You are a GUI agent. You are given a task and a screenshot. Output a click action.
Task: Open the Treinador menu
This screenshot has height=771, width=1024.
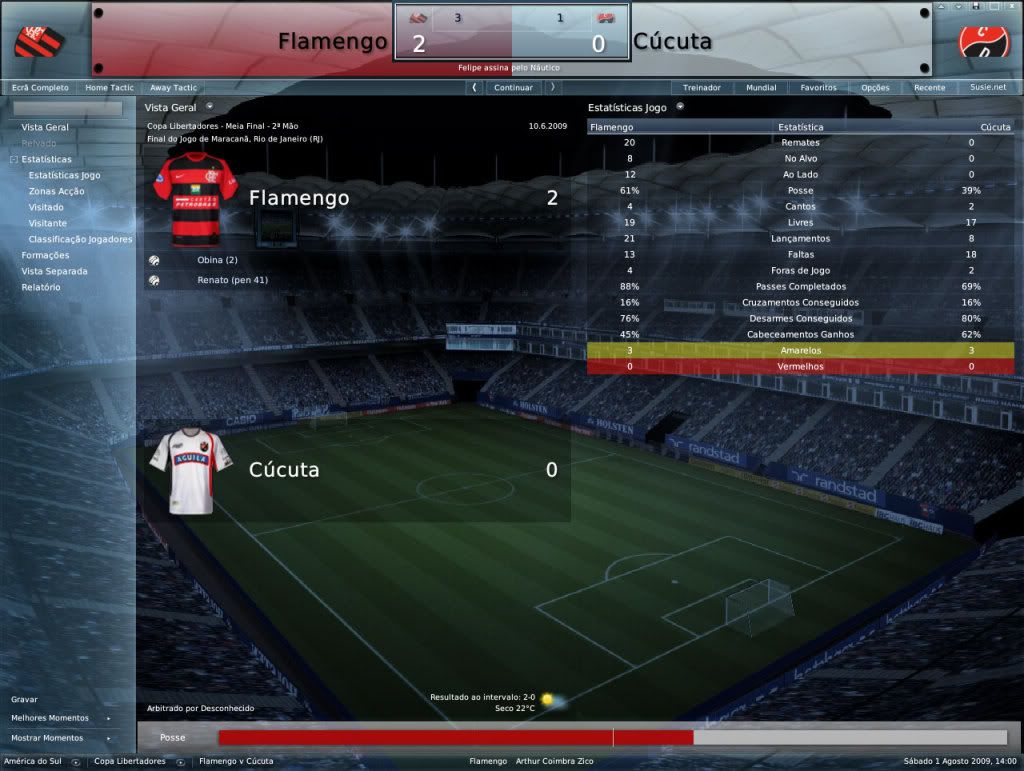point(701,88)
